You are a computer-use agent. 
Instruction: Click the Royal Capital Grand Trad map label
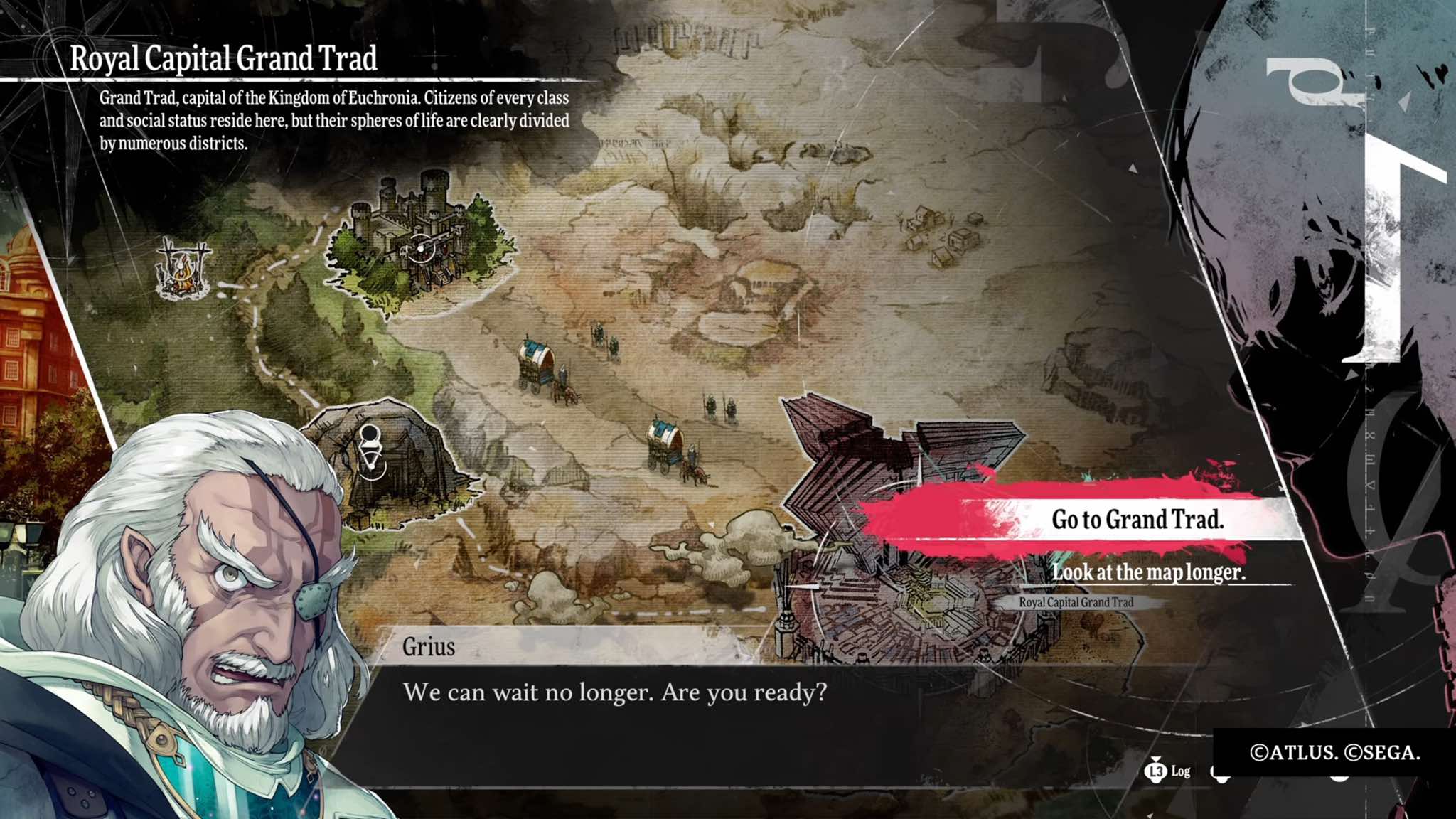click(x=1076, y=602)
